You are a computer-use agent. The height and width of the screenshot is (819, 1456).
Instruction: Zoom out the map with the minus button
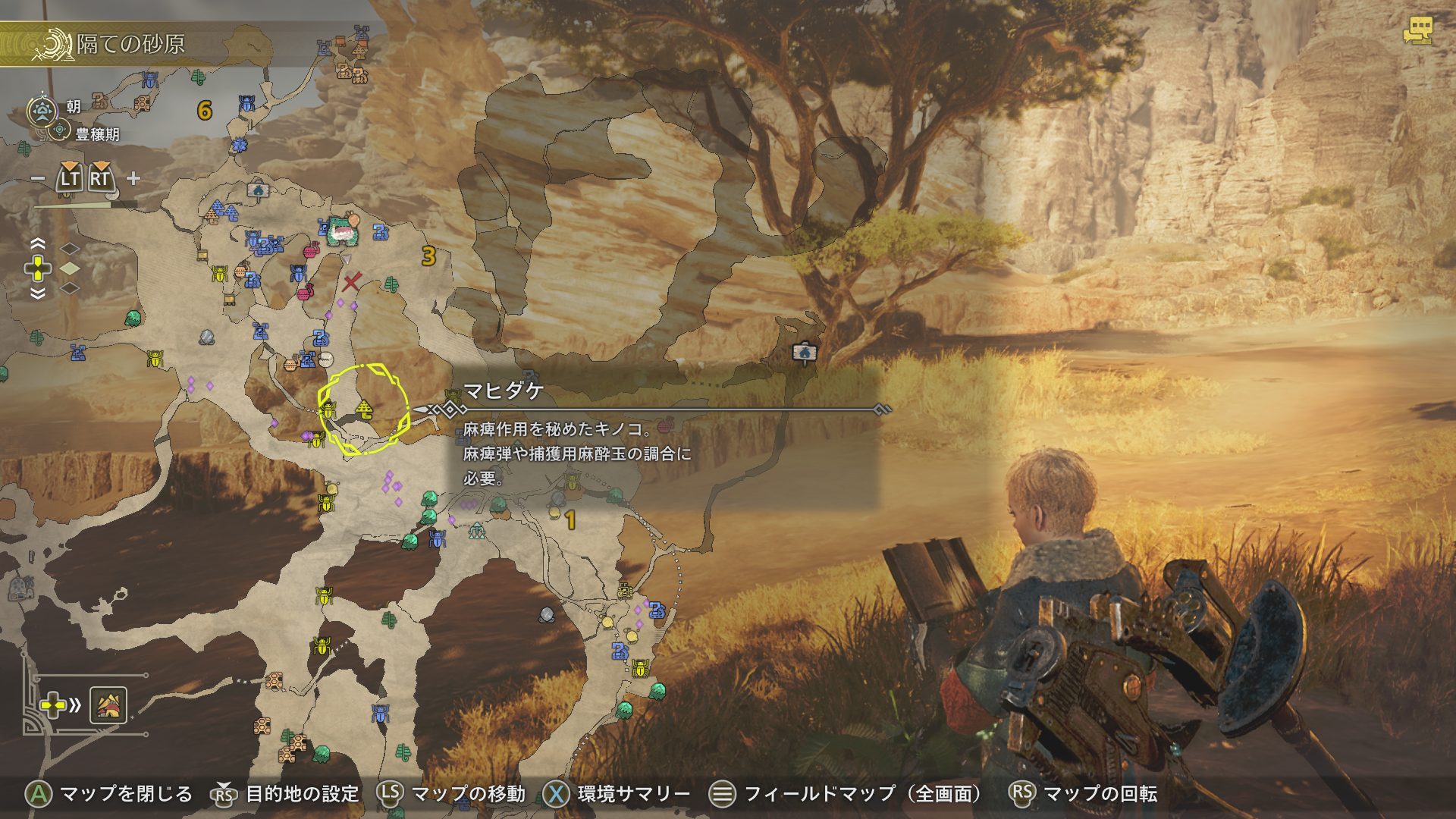pos(39,179)
